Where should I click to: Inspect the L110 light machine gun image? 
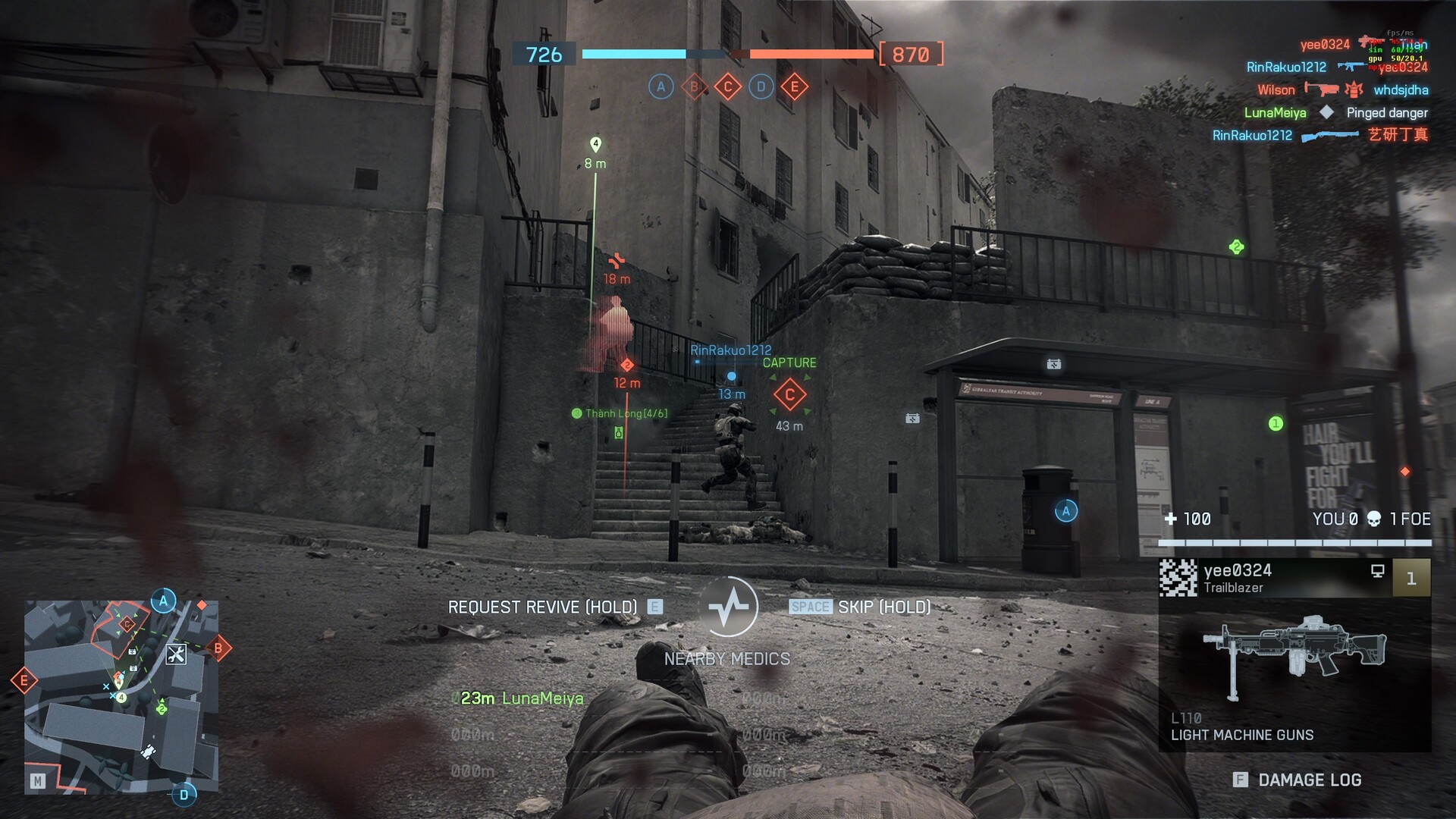1294,654
